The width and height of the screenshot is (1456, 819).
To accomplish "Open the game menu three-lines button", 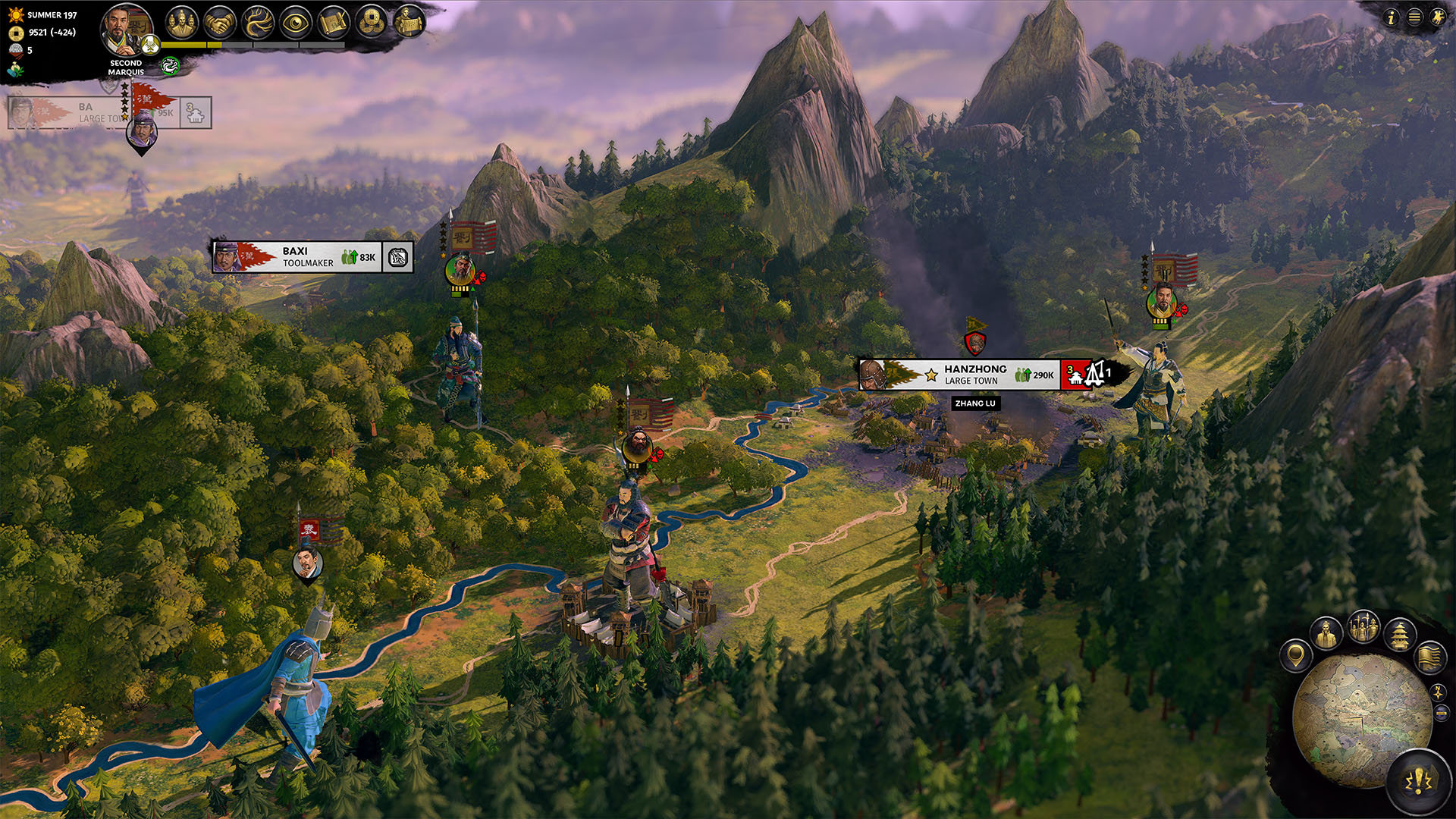I will click(x=1414, y=17).
